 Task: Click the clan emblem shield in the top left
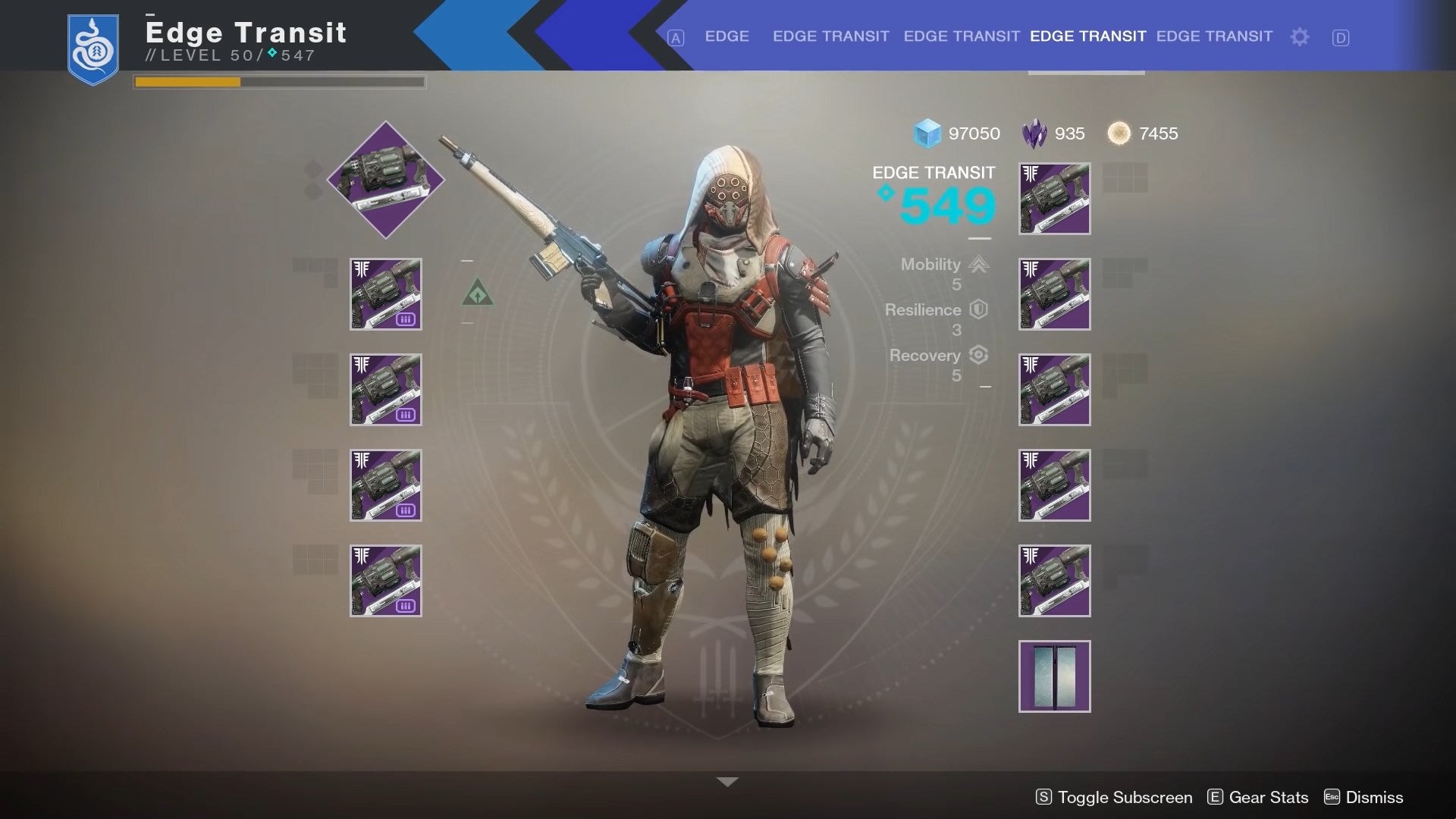click(x=93, y=47)
